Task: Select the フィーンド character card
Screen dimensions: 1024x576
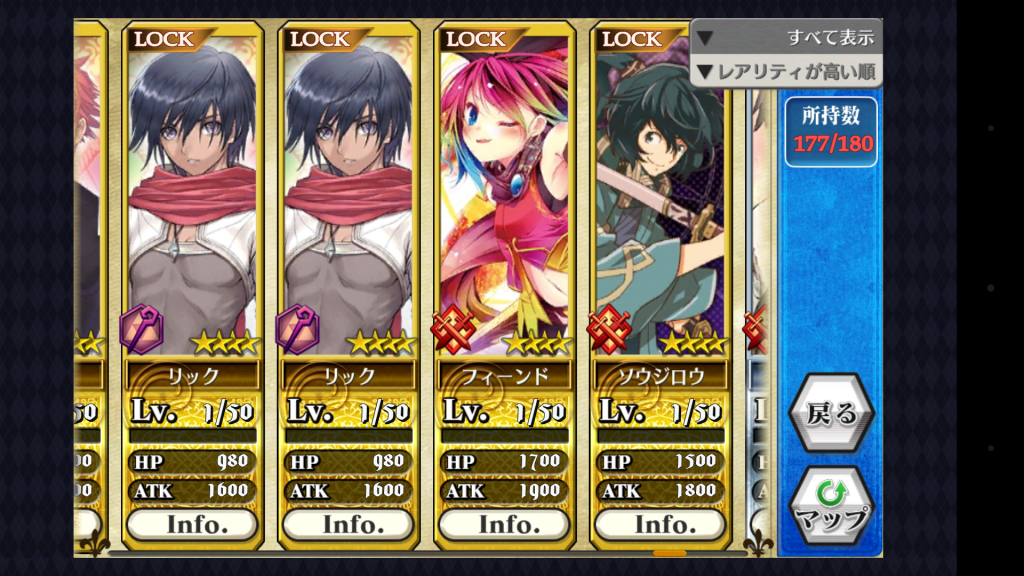Action: point(505,200)
